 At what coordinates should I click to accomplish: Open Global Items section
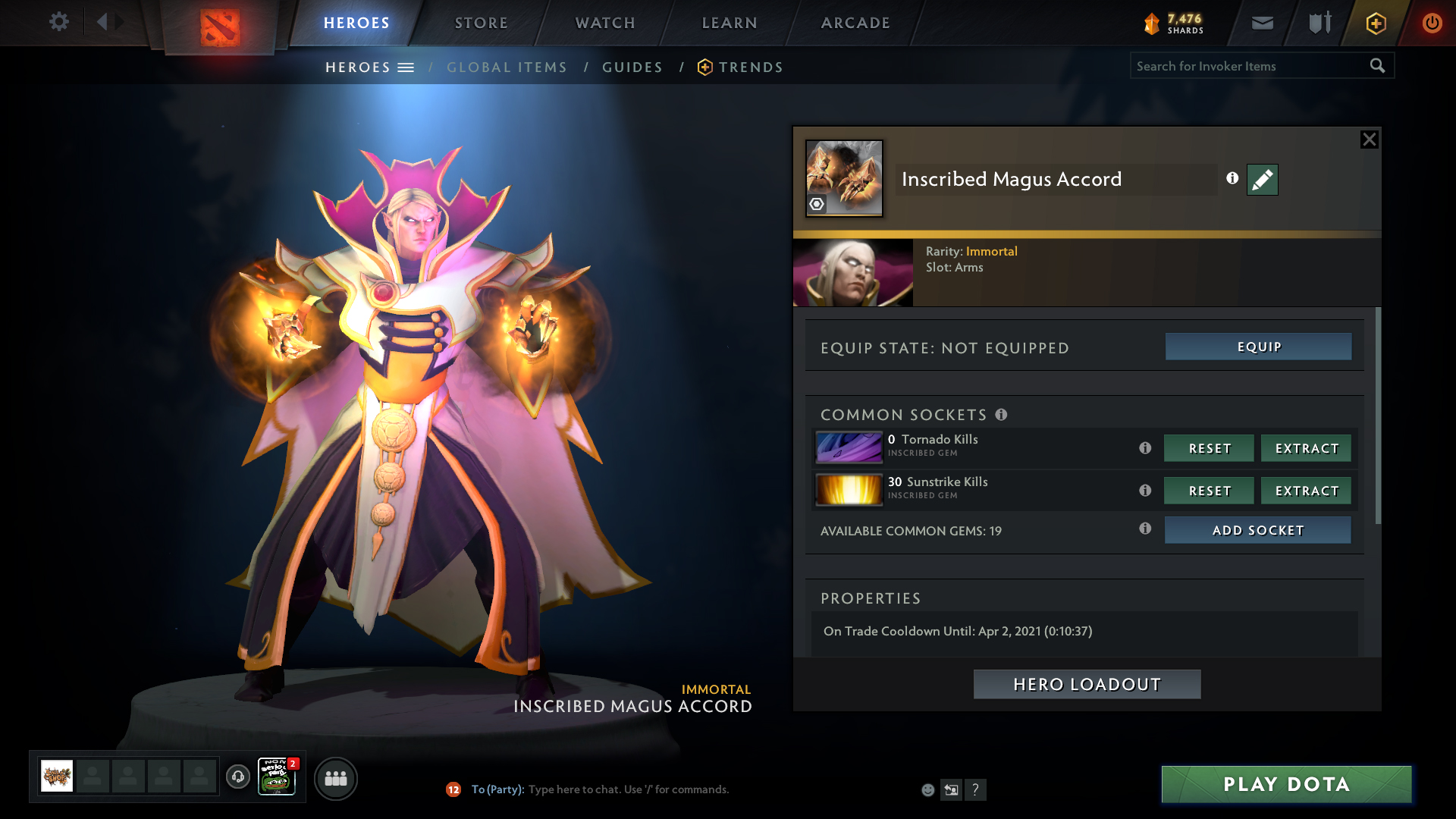tap(507, 67)
